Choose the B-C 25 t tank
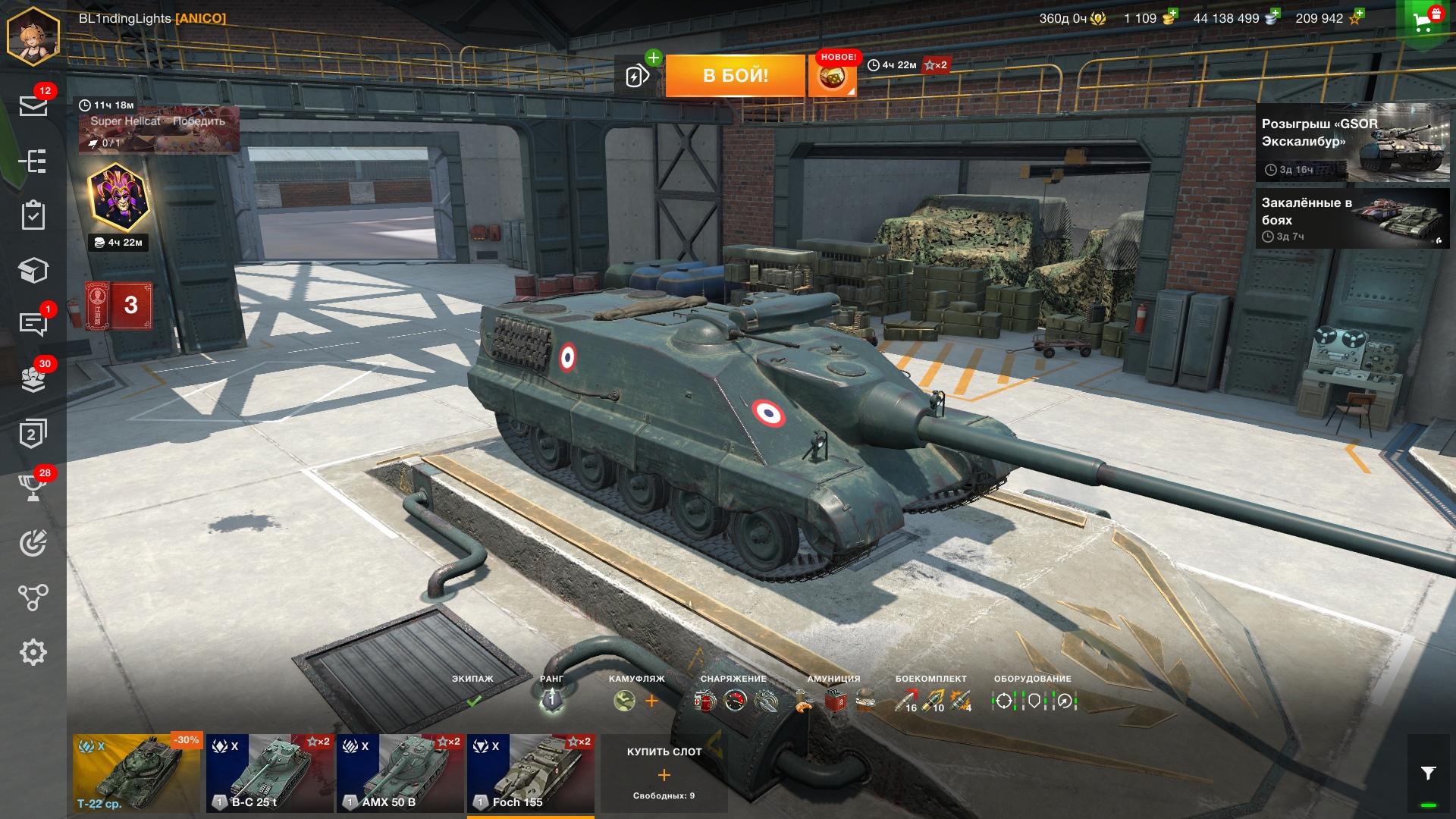Screen dimensions: 1456x819 (x=270, y=773)
